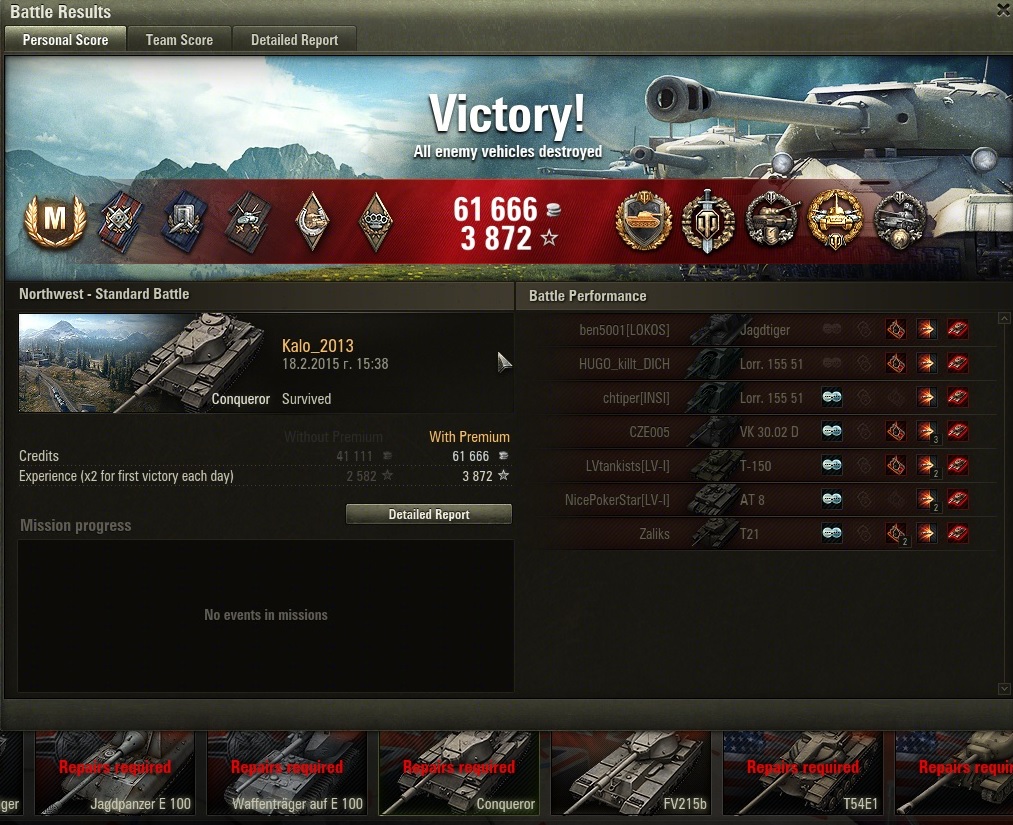Screen dimensions: 1013x825
Task: Select the Mastery badge M medal
Action: [54, 220]
